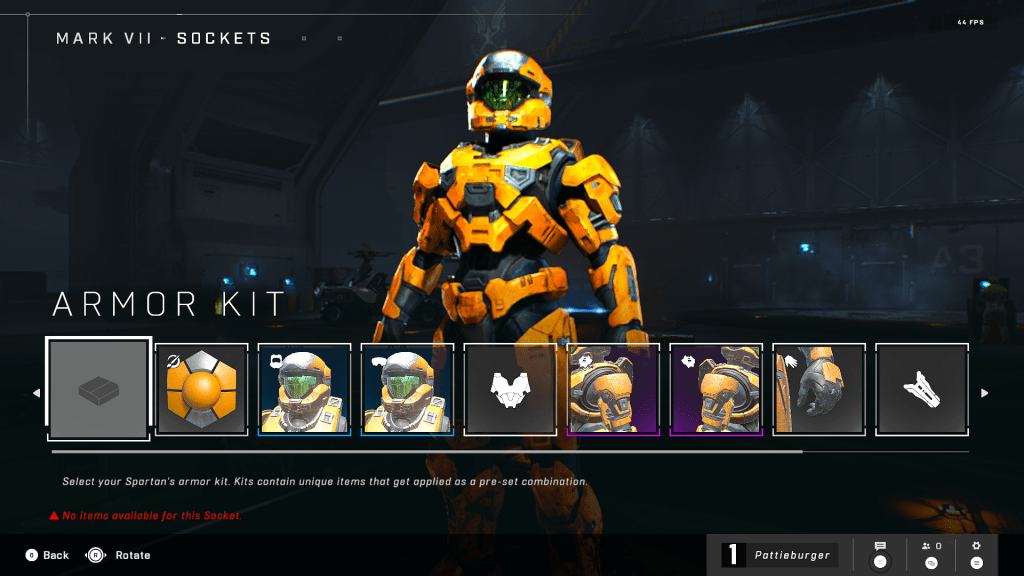This screenshot has height=576, width=1024.
Task: Select the gloves socket with the armored hand
Action: pos(818,389)
